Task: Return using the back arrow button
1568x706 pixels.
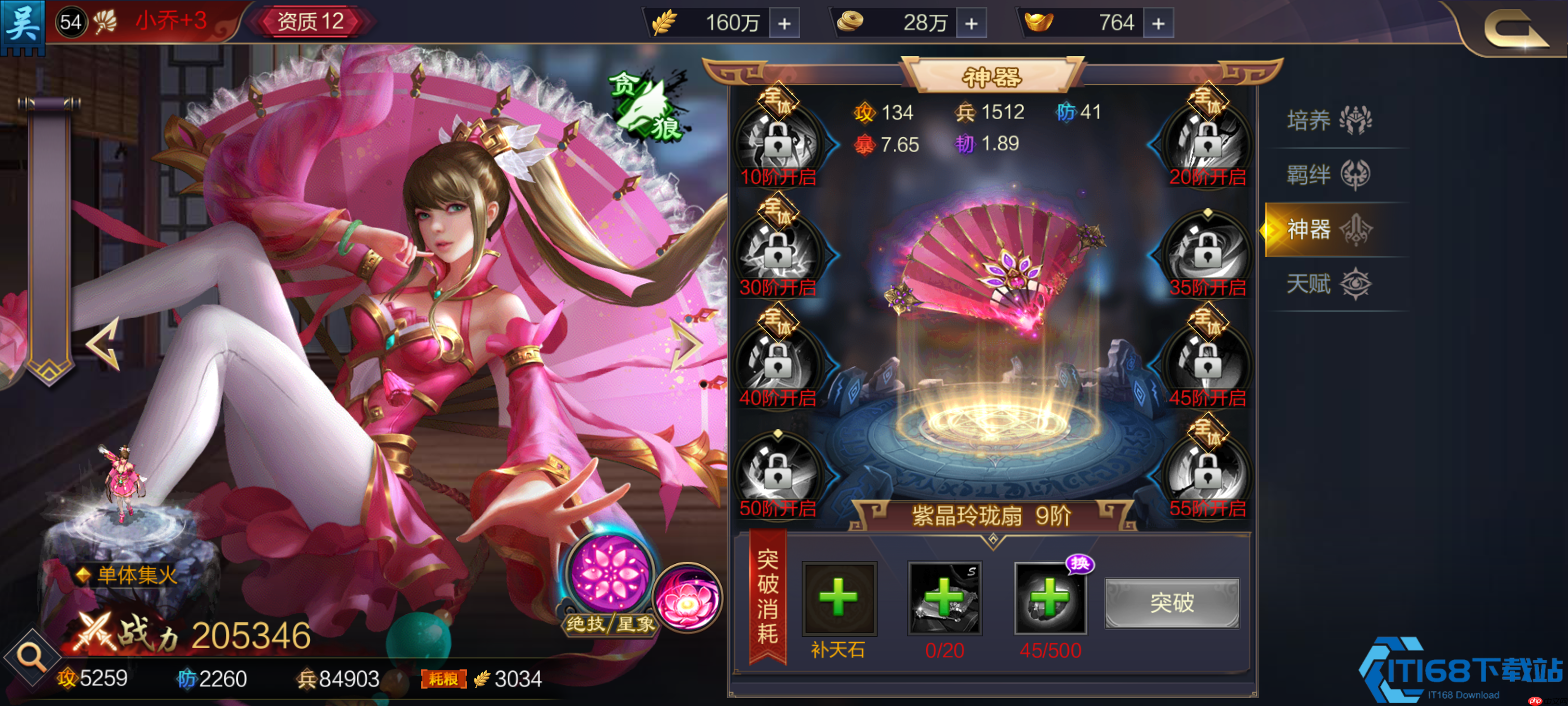Action: [x=1515, y=28]
